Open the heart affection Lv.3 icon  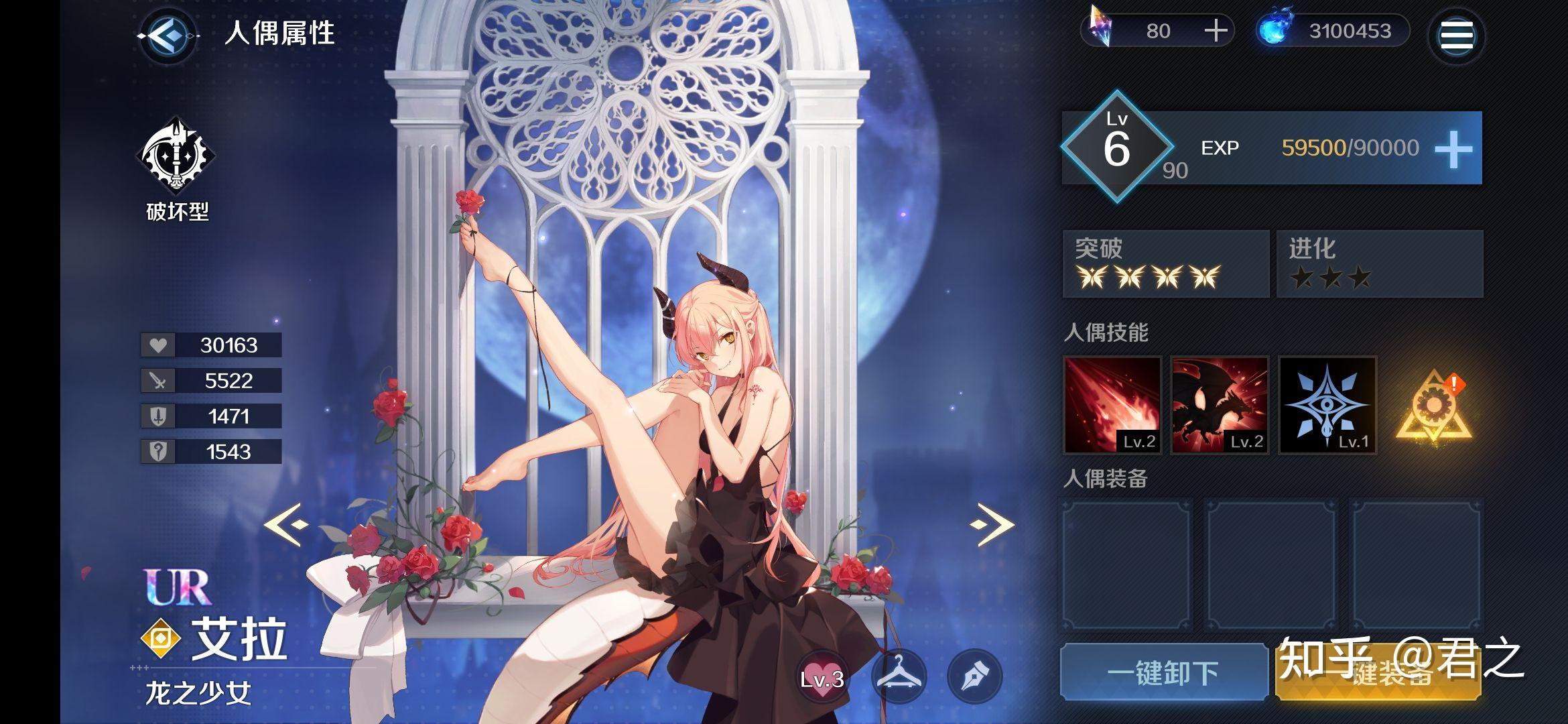[x=822, y=676]
